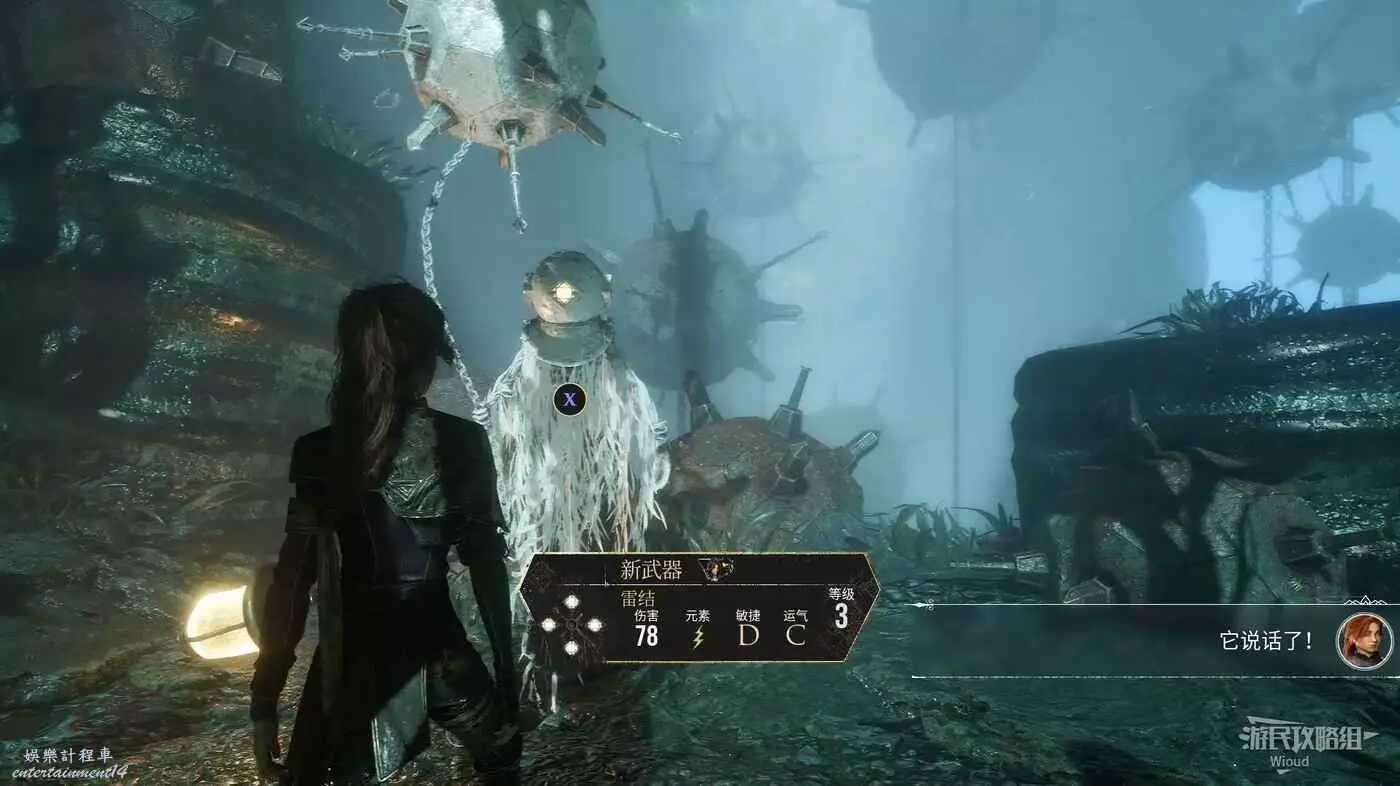The width and height of the screenshot is (1400, 786).
Task: Click the four-dot weapon slot selector
Action: [x=571, y=625]
